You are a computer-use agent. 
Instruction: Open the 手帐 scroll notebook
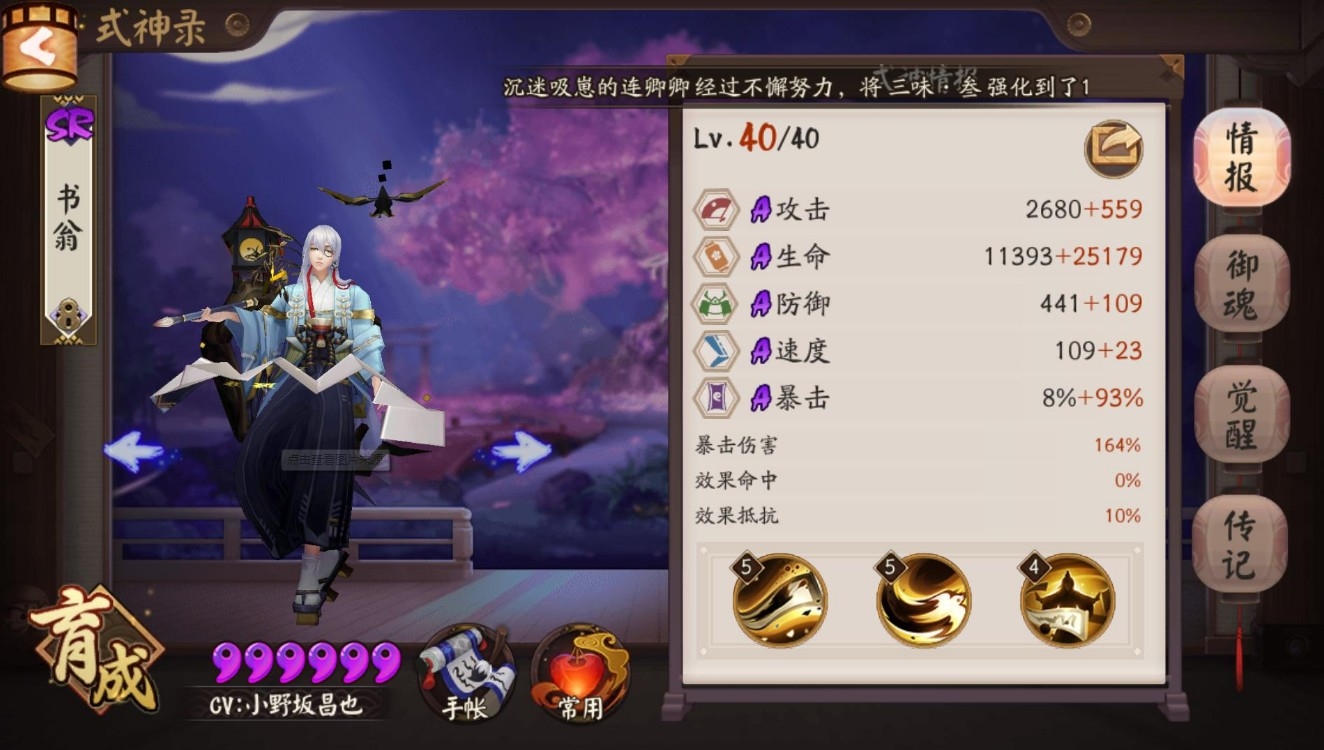pos(467,674)
